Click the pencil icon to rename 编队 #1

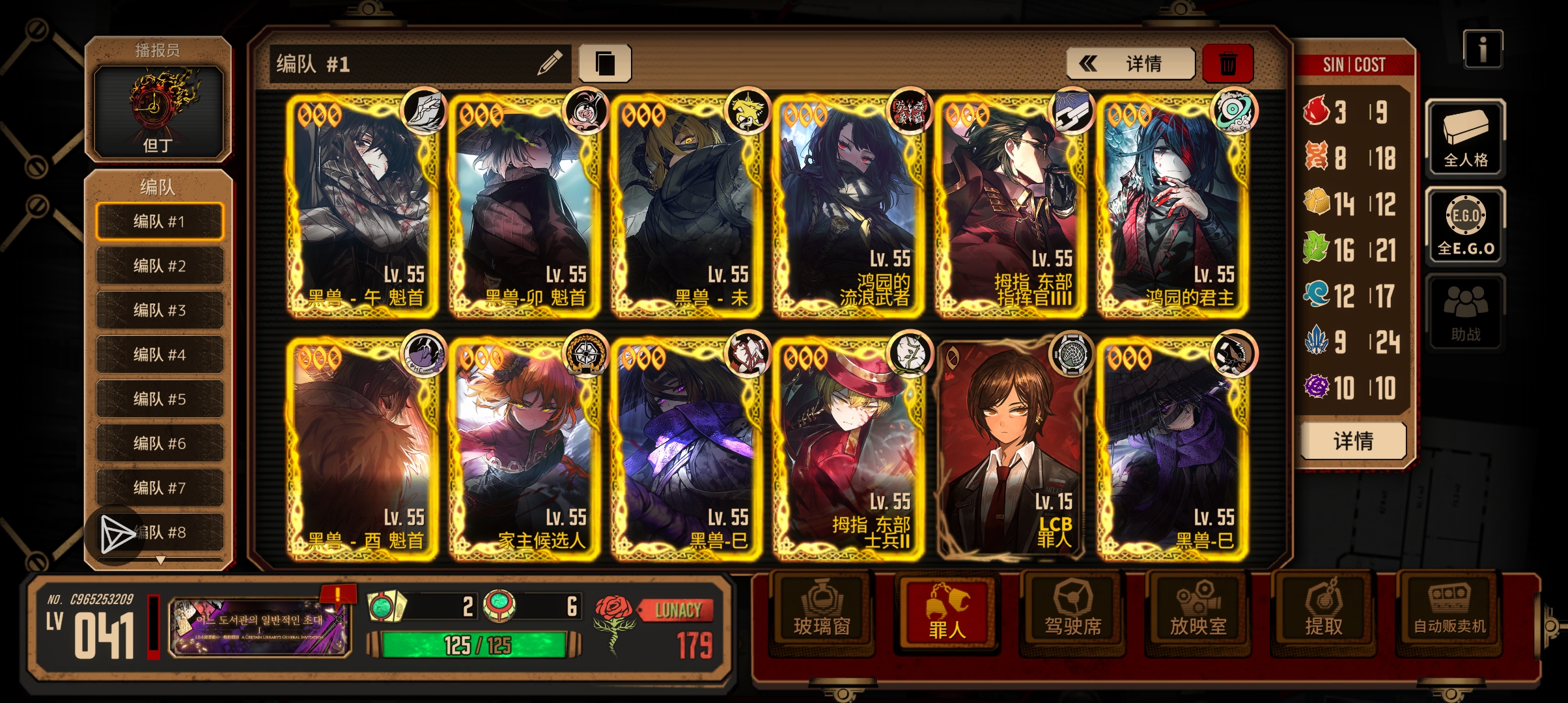coord(549,61)
